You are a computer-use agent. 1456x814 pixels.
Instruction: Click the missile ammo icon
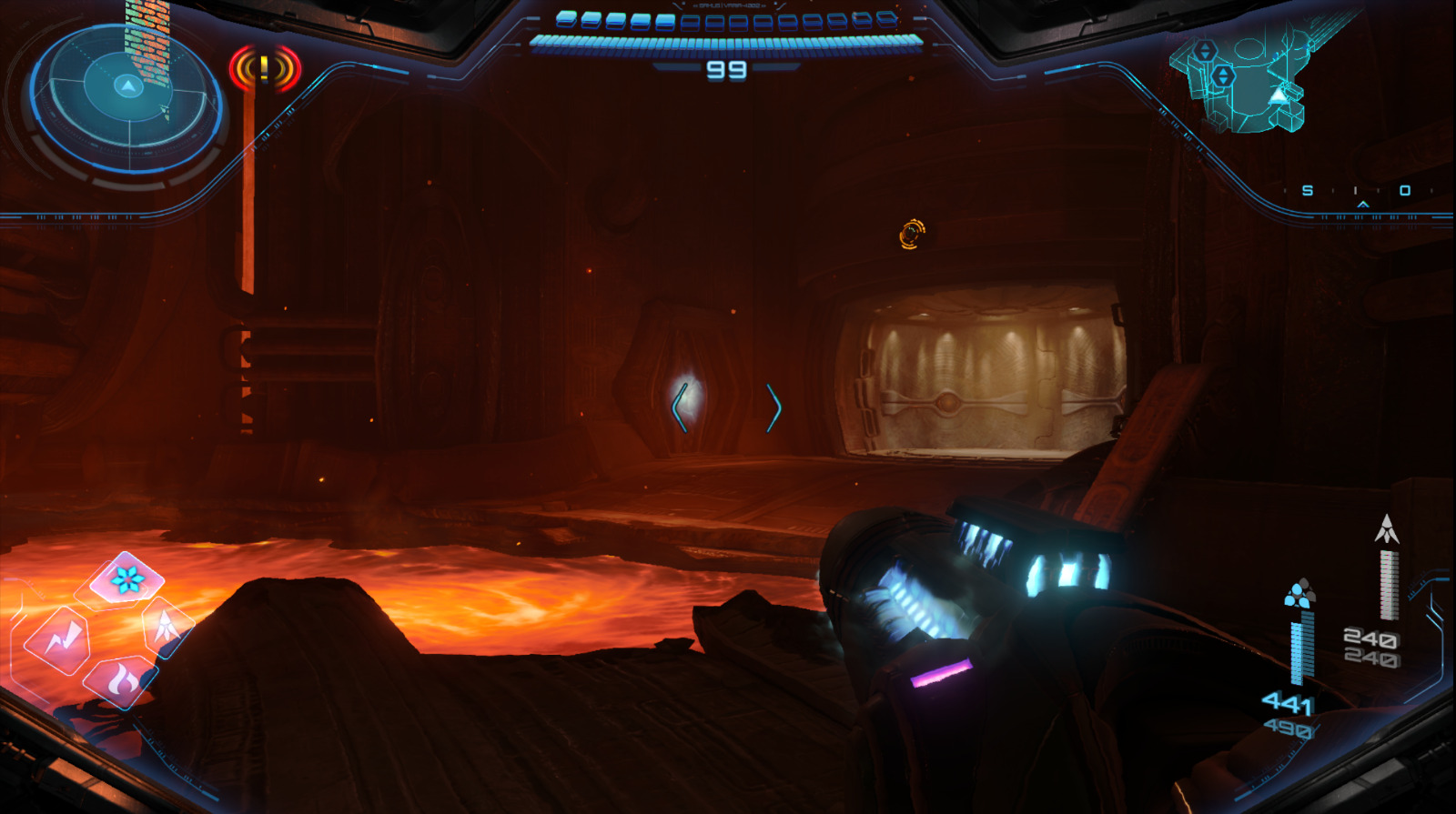1386,528
